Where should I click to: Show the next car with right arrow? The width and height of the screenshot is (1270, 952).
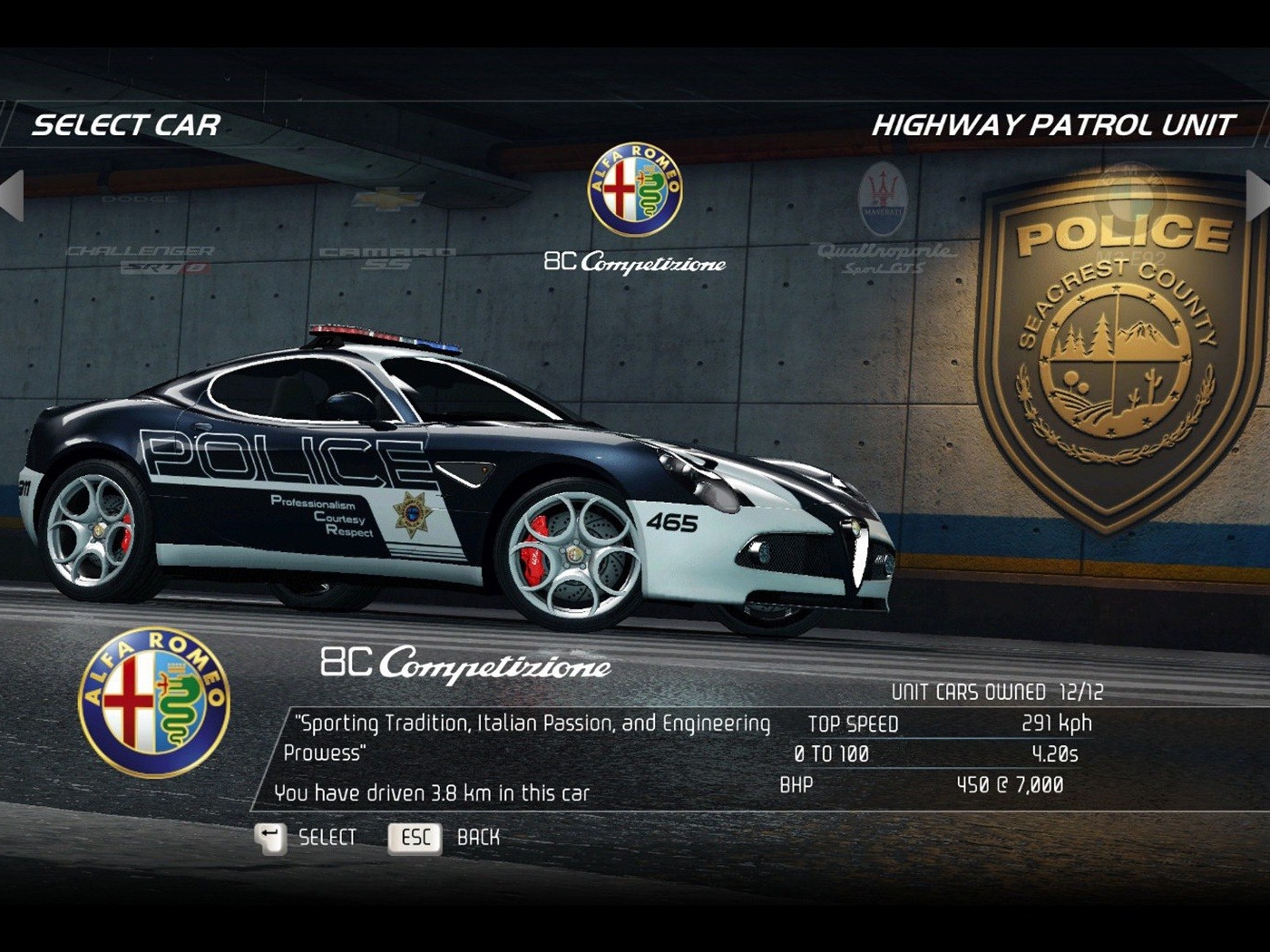click(x=1258, y=194)
